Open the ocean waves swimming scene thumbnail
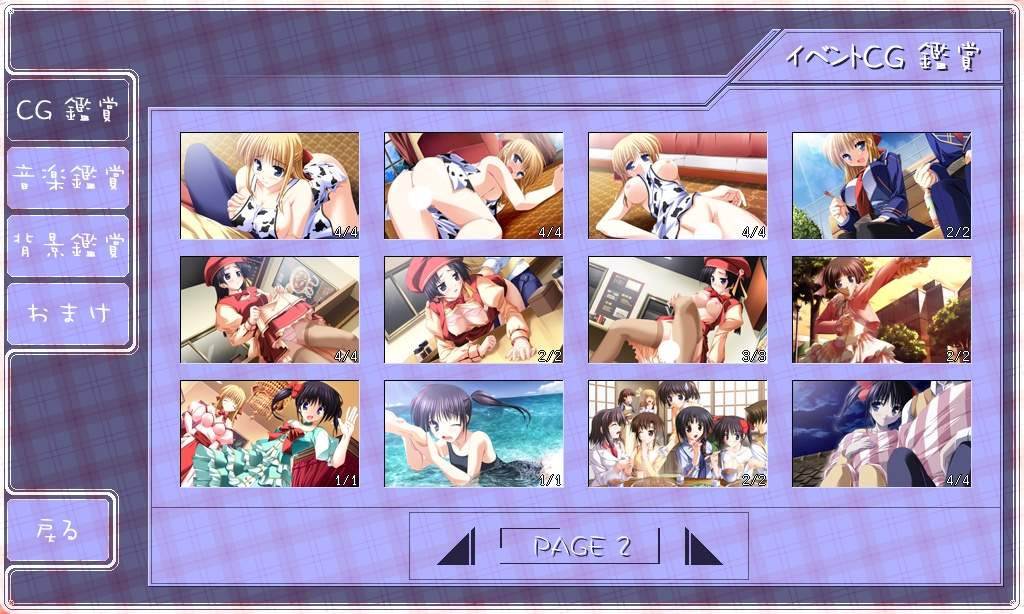The height and width of the screenshot is (614, 1024). [x=474, y=433]
